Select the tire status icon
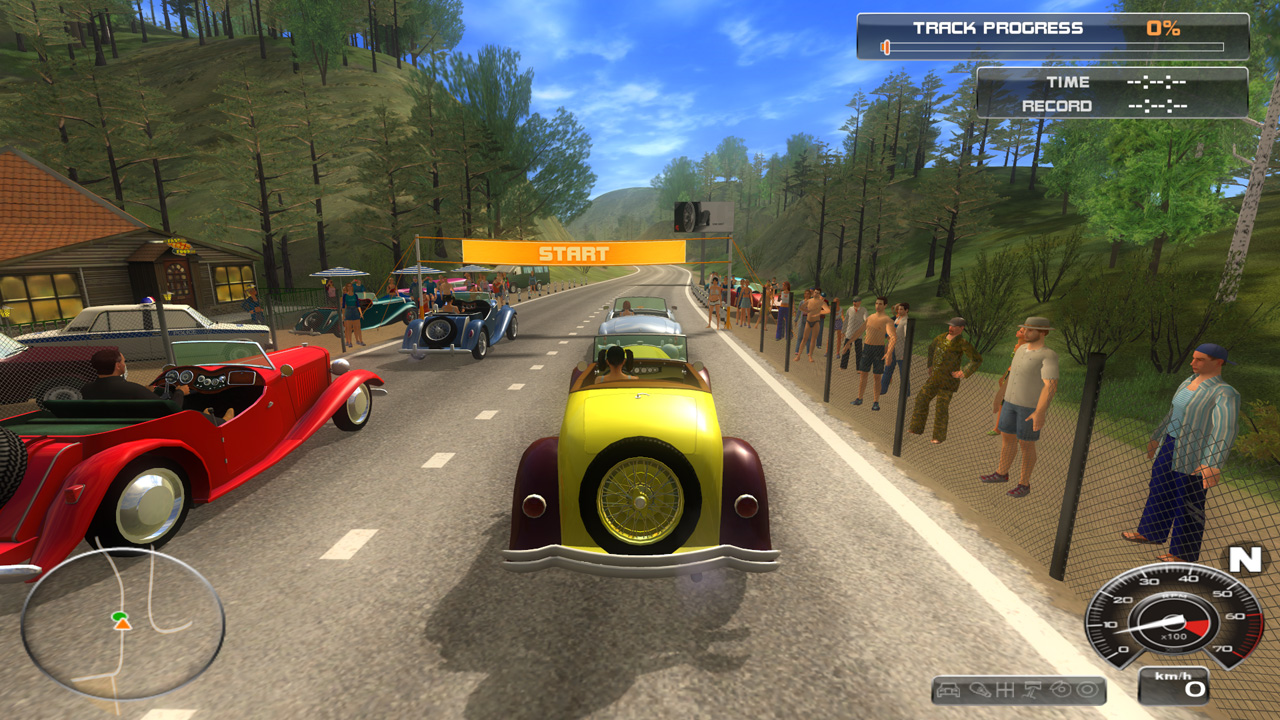 coord(1087,690)
